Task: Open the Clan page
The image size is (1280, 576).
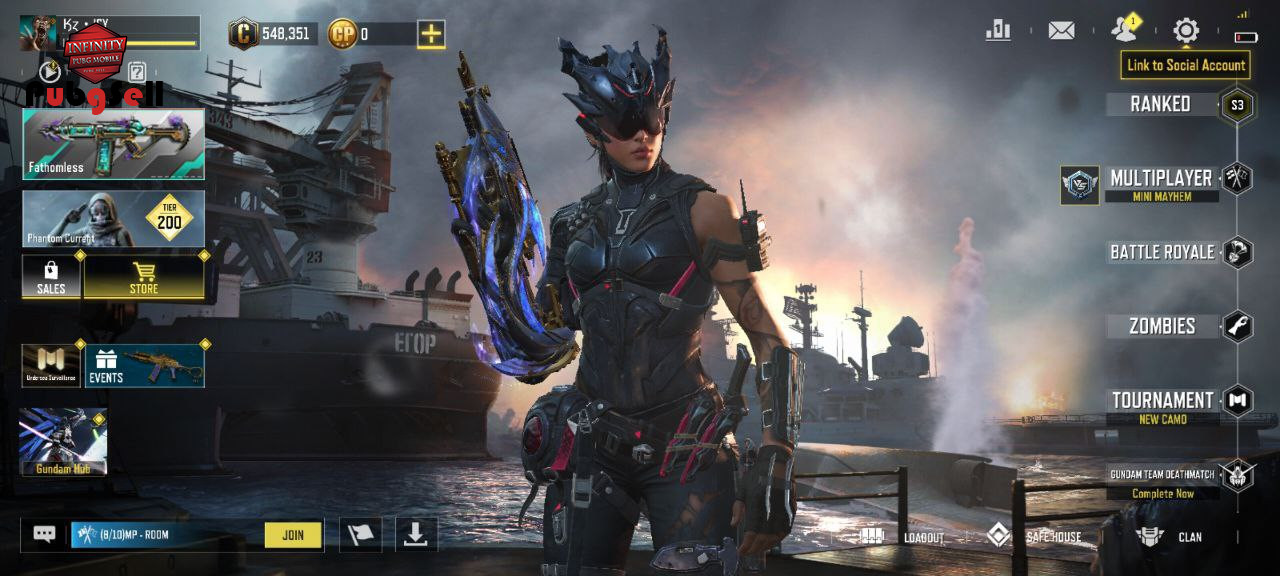Action: (x=1169, y=537)
